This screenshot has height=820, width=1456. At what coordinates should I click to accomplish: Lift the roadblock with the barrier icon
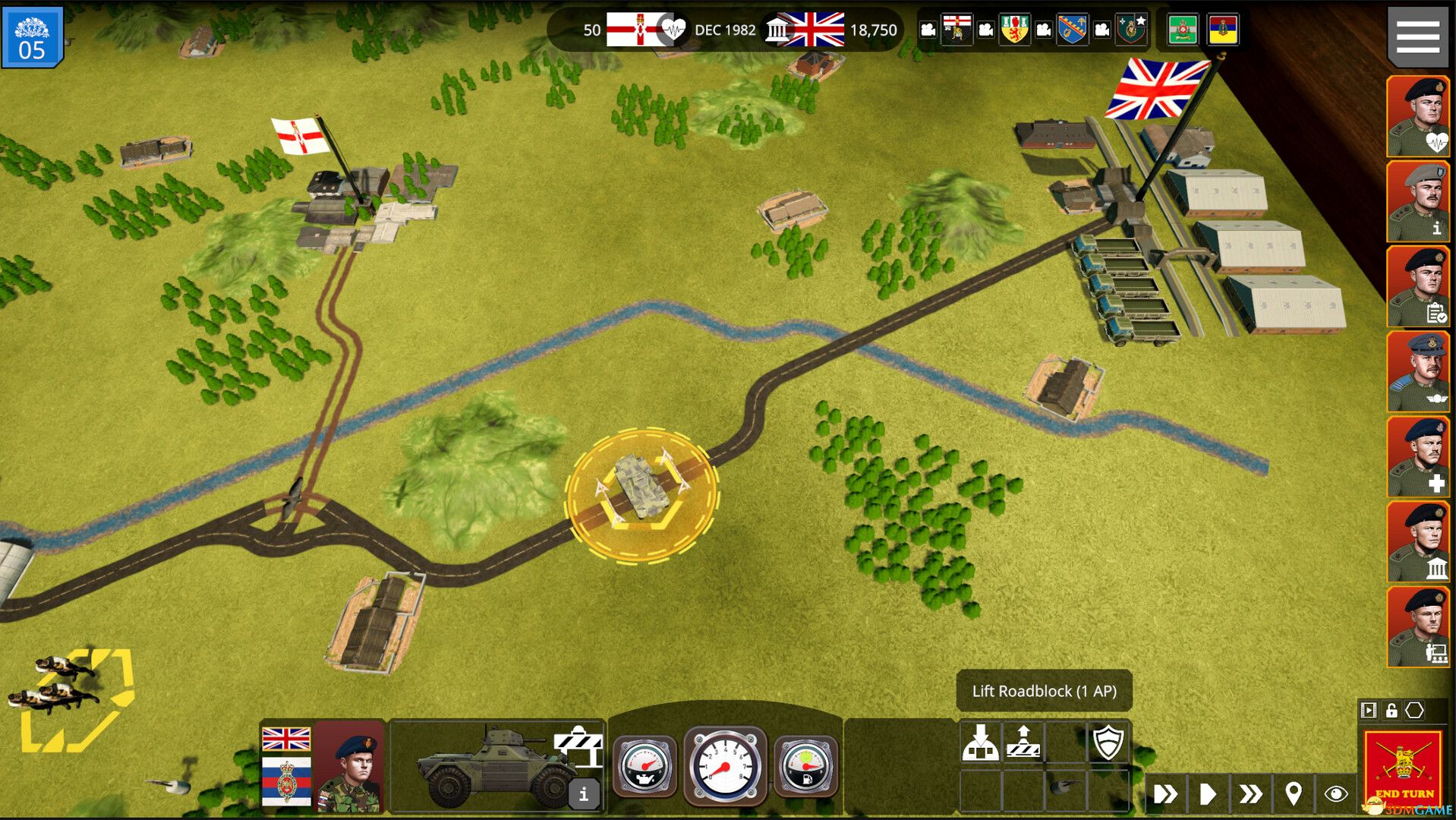[1023, 742]
